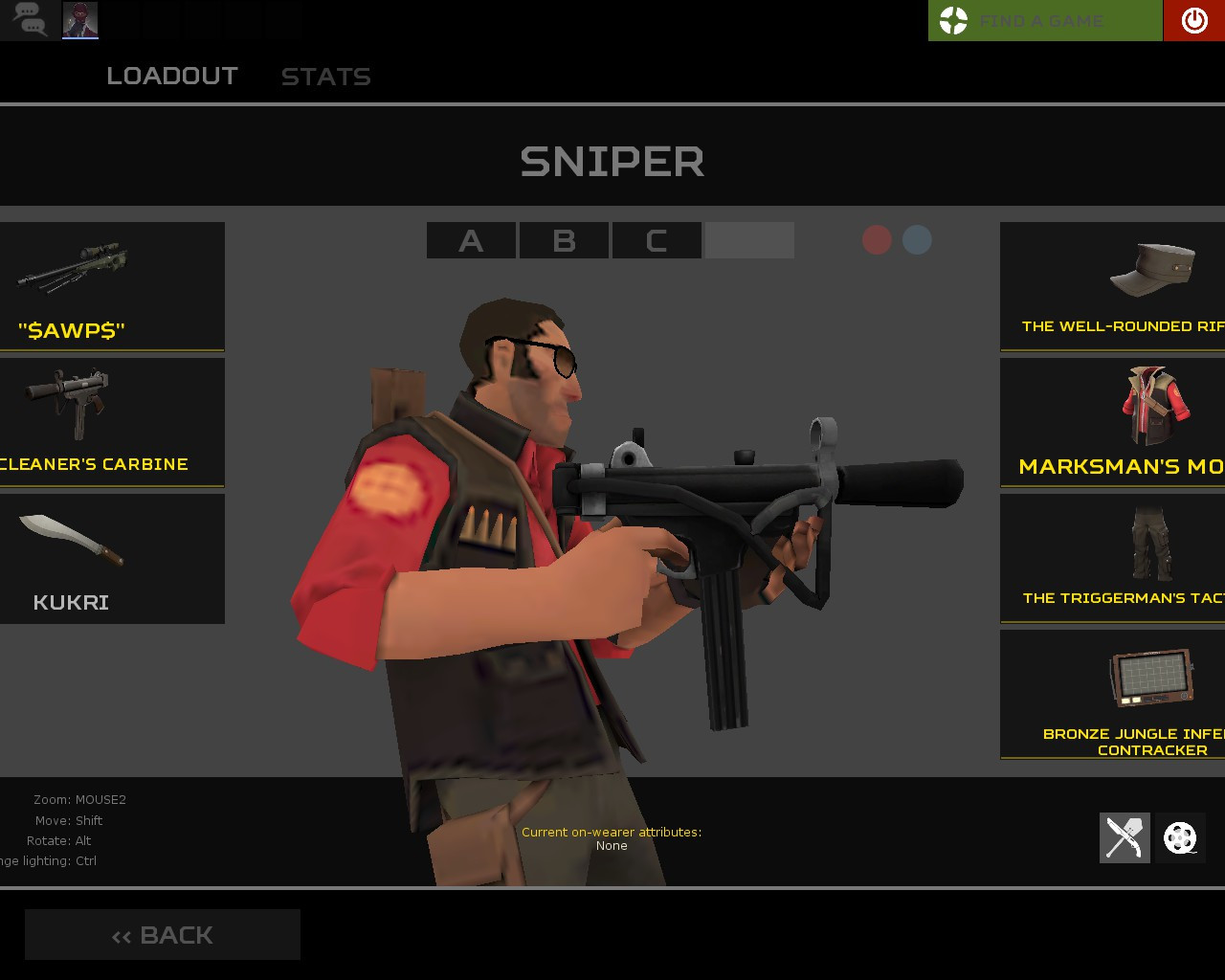Select the Marksman's Mohair cosmetic
The width and height of the screenshot is (1225, 980).
[1120, 421]
